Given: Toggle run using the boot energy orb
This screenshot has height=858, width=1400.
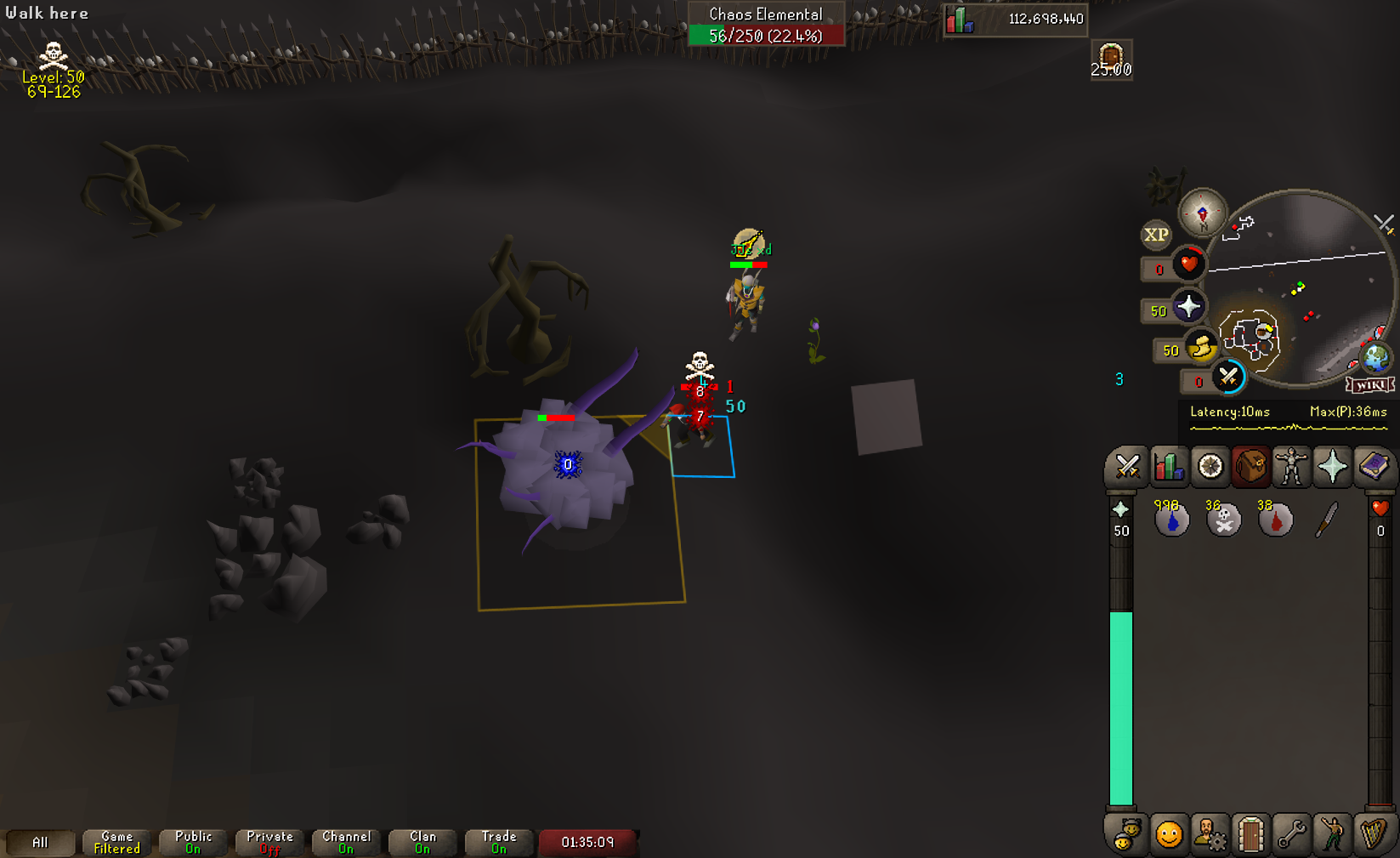Looking at the screenshot, I should point(1201,347).
